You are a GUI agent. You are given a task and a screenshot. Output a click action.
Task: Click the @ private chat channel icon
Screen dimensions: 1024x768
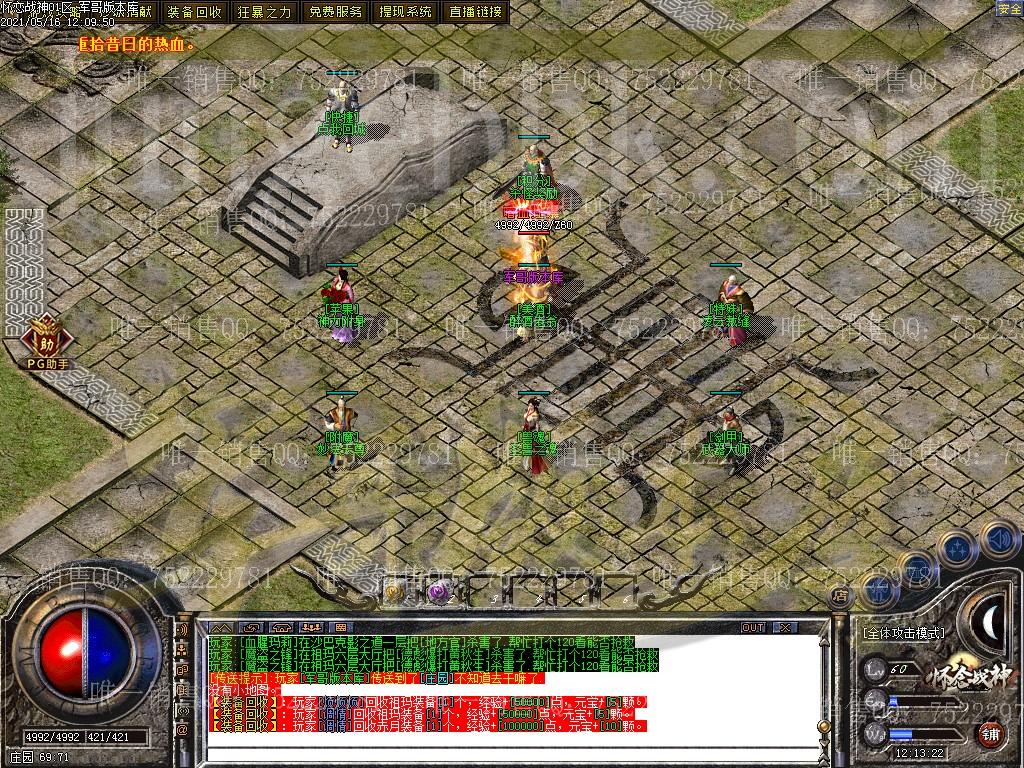(x=183, y=730)
